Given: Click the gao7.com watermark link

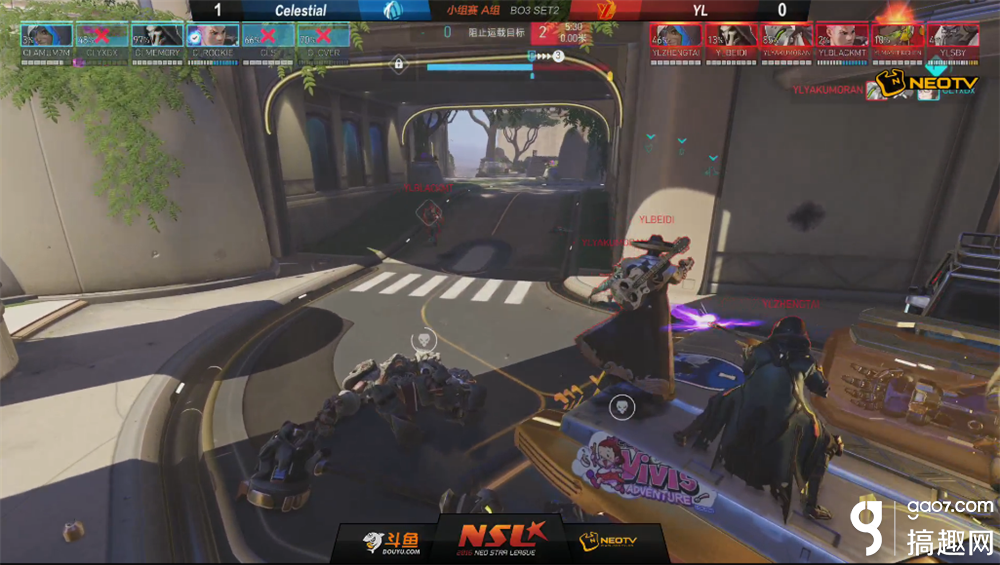Looking at the screenshot, I should (x=951, y=507).
